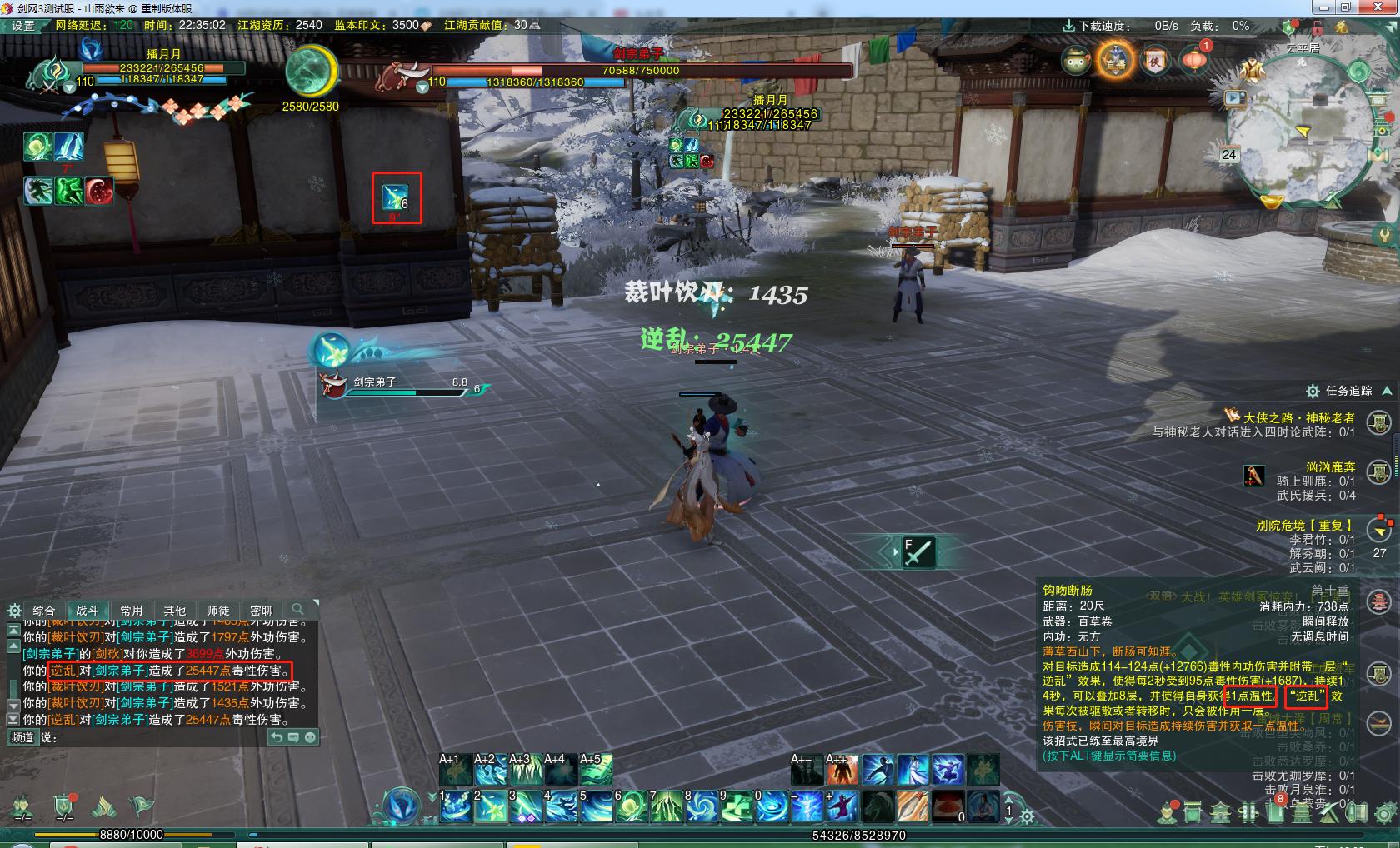Open the 设置 settings menu

(22, 26)
